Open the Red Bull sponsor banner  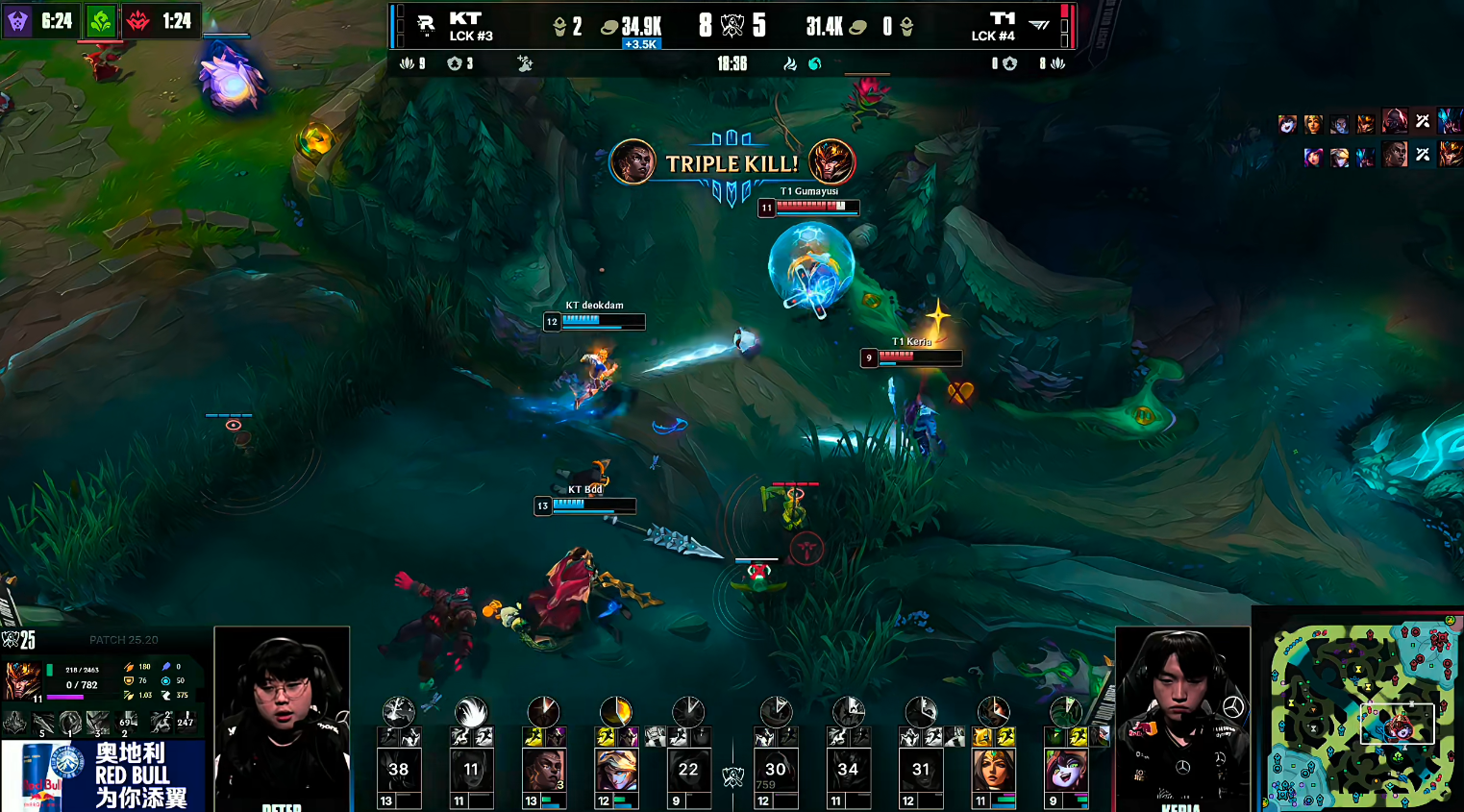click(x=103, y=775)
